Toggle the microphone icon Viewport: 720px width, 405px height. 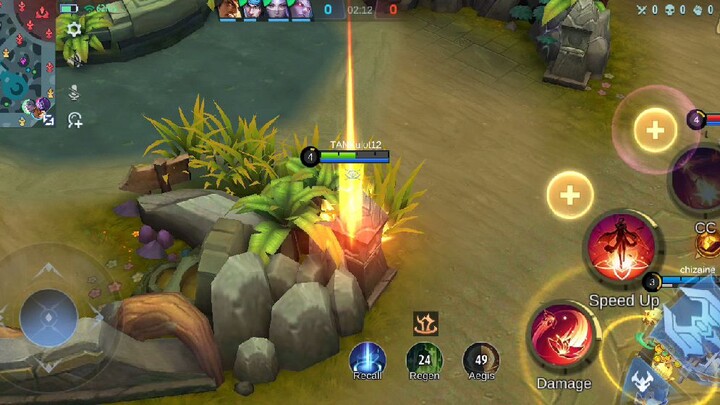point(74,92)
